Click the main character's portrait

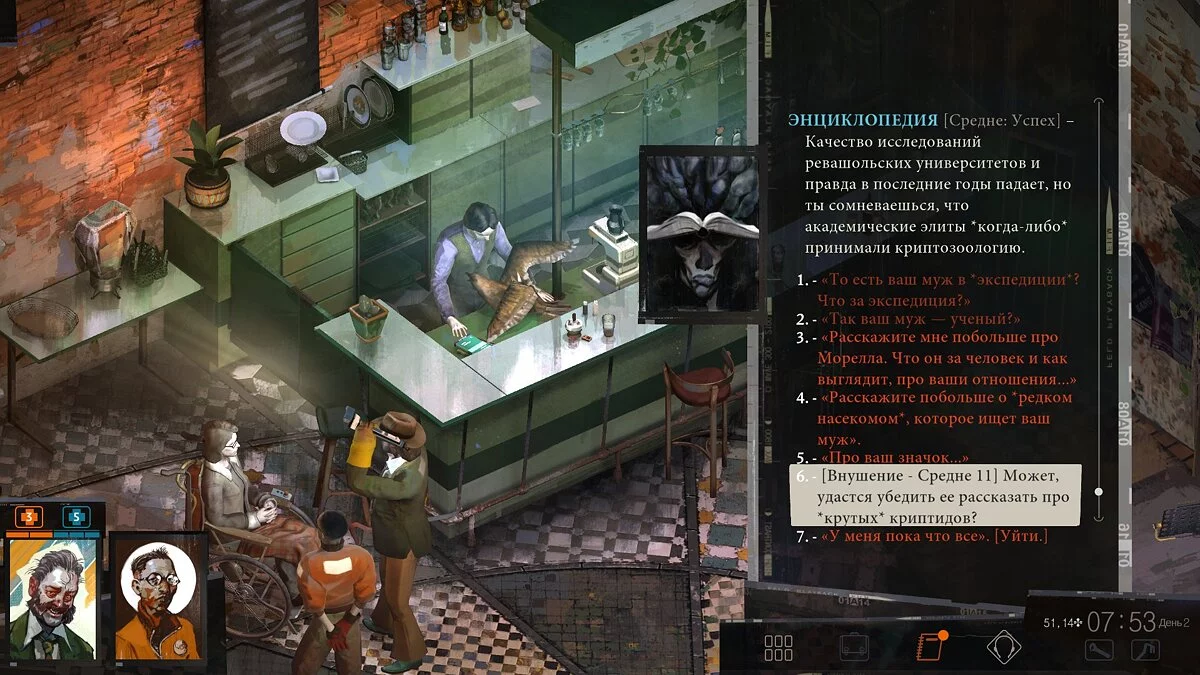click(x=51, y=601)
